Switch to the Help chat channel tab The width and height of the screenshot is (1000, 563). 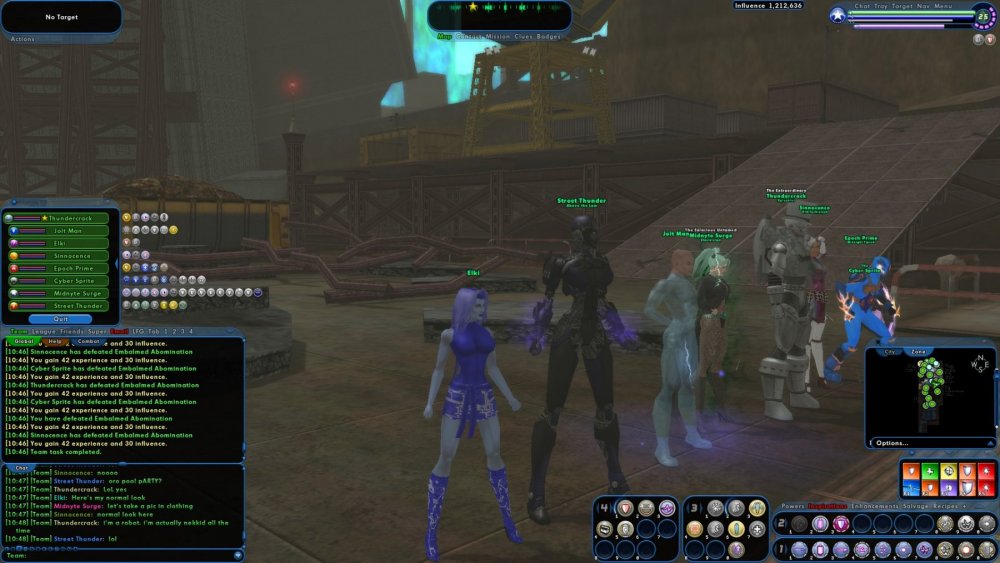(55, 341)
